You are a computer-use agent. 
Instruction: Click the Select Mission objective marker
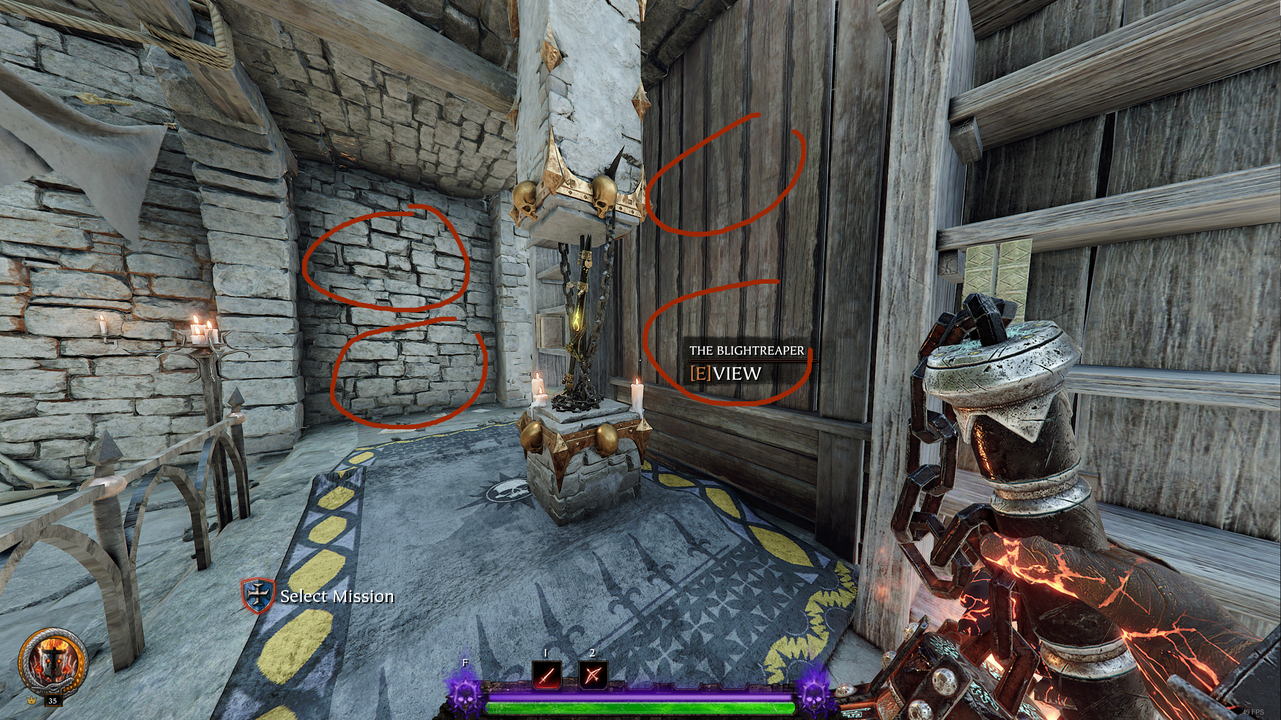(x=257, y=595)
